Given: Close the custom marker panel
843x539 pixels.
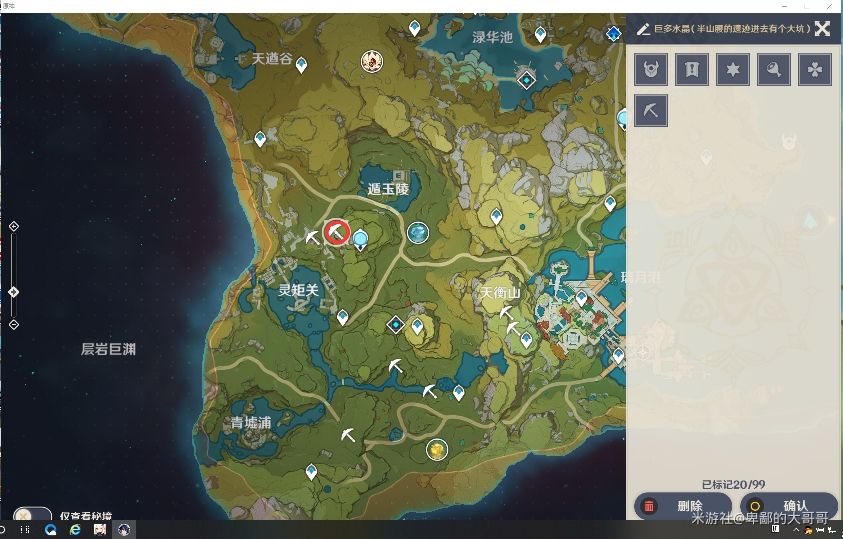Looking at the screenshot, I should (x=822, y=28).
